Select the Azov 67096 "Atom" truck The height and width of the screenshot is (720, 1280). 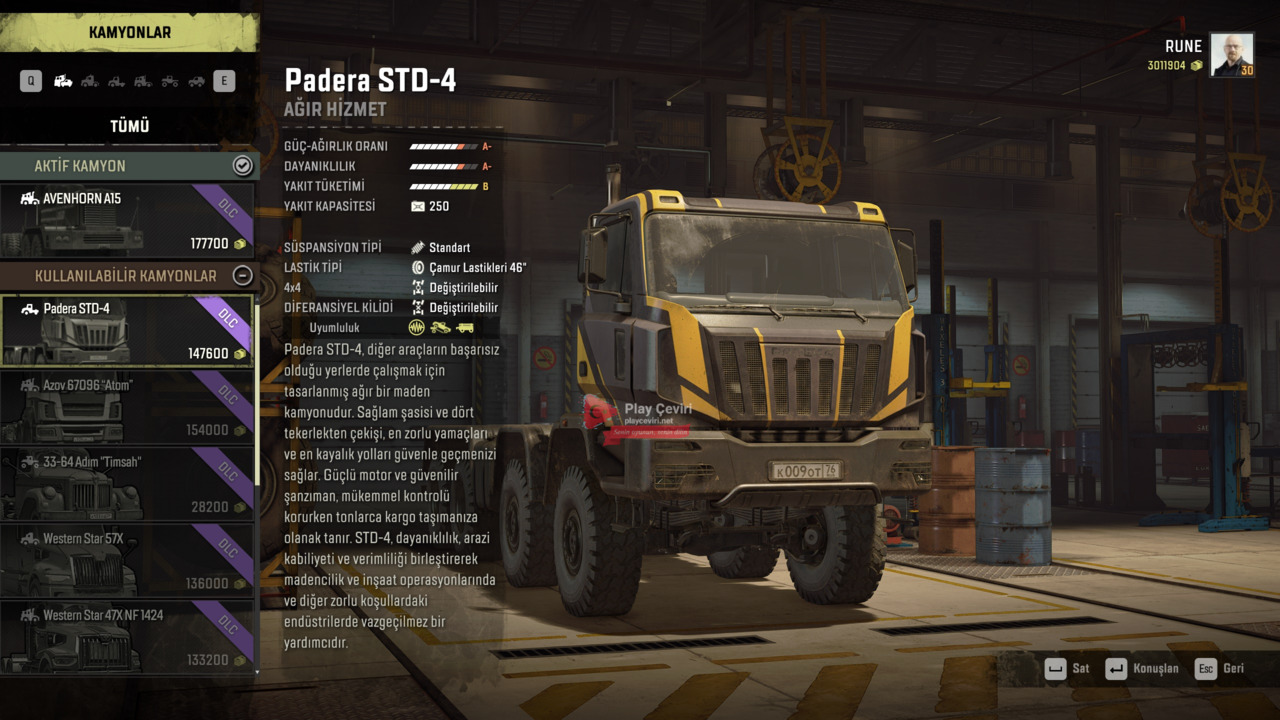(127, 407)
